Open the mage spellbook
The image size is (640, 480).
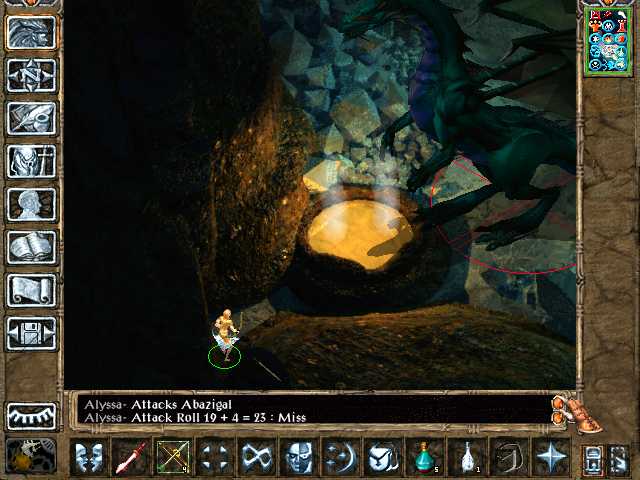pyautogui.click(x=31, y=247)
